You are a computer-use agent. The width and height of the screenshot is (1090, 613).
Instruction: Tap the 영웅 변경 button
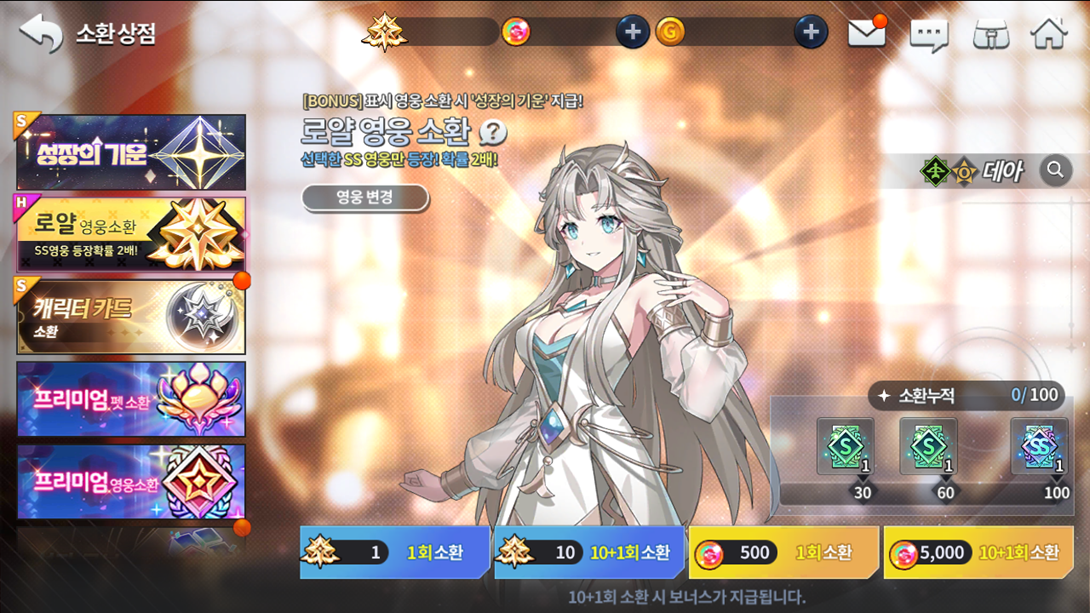(x=365, y=197)
